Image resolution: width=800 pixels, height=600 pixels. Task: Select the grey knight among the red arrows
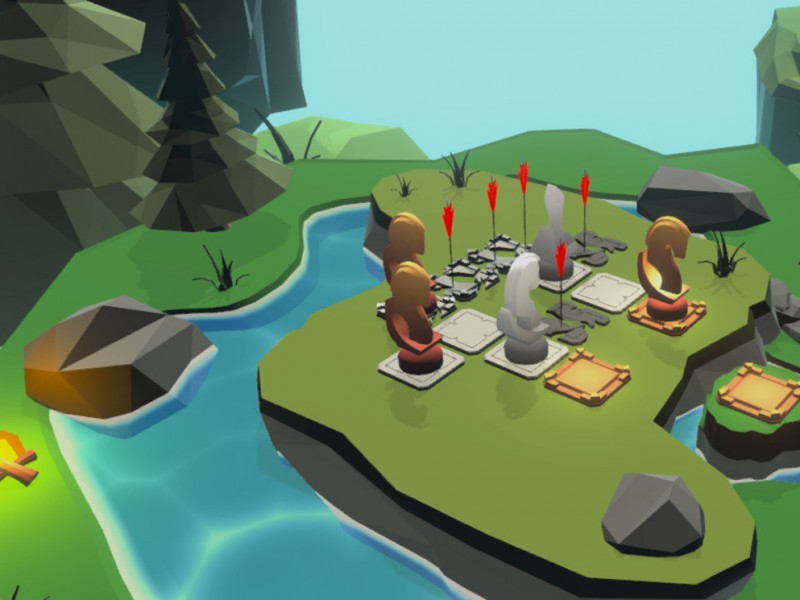(x=550, y=240)
